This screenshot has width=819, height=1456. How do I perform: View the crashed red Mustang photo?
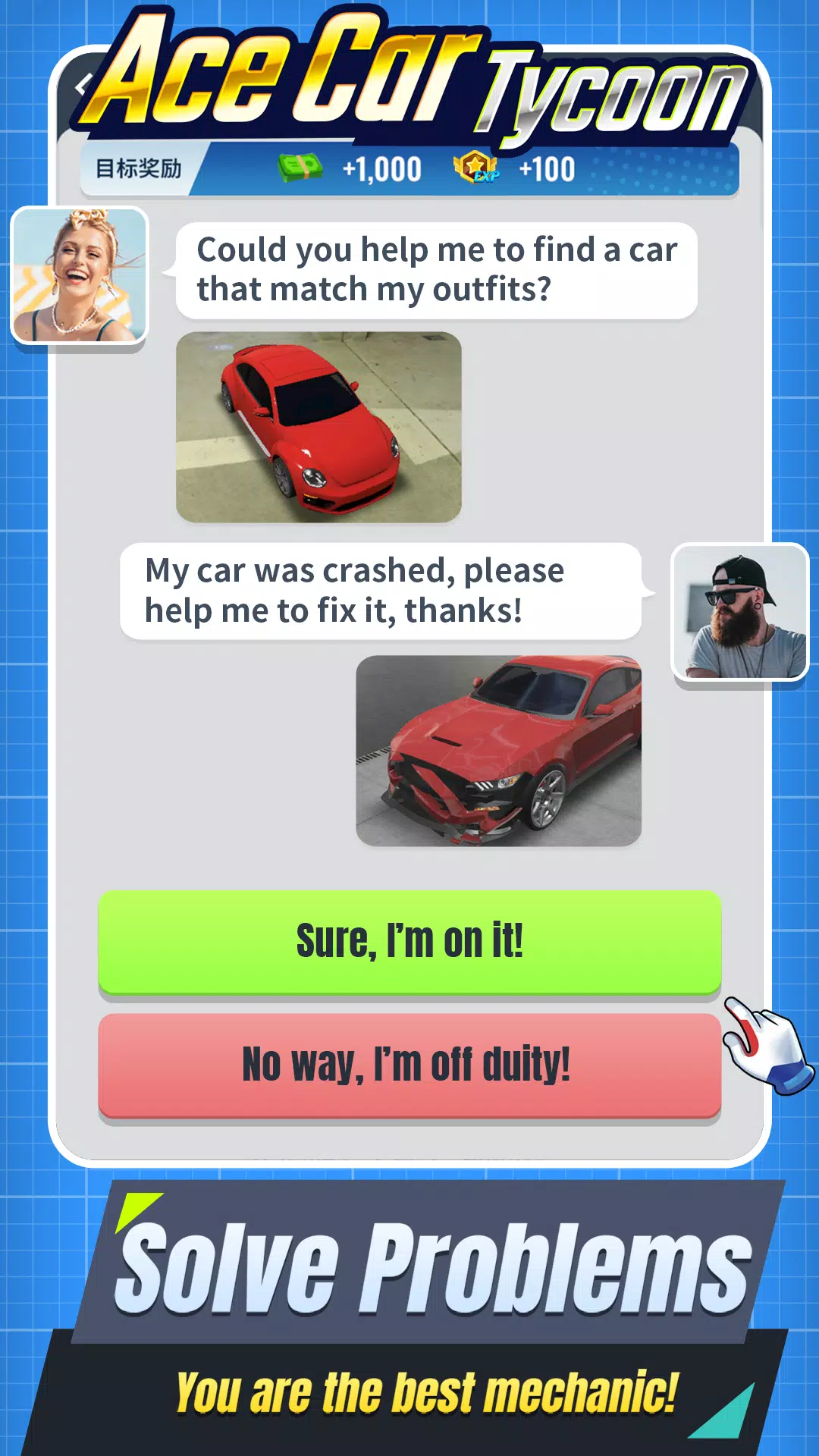[x=498, y=751]
